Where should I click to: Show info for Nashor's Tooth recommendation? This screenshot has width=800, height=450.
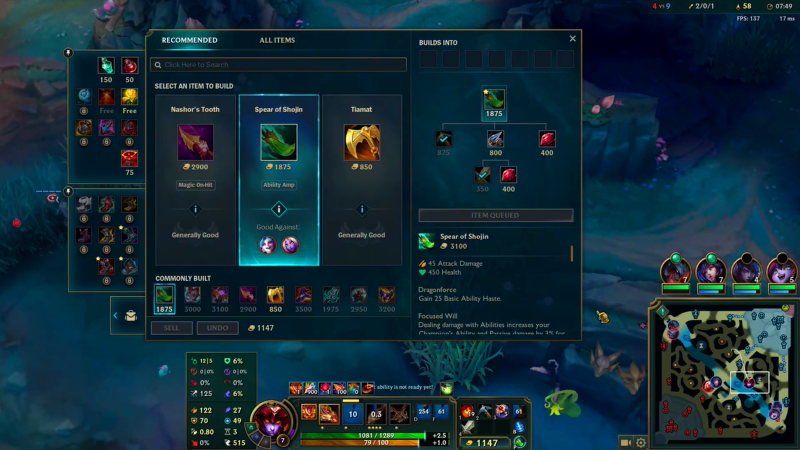point(195,210)
